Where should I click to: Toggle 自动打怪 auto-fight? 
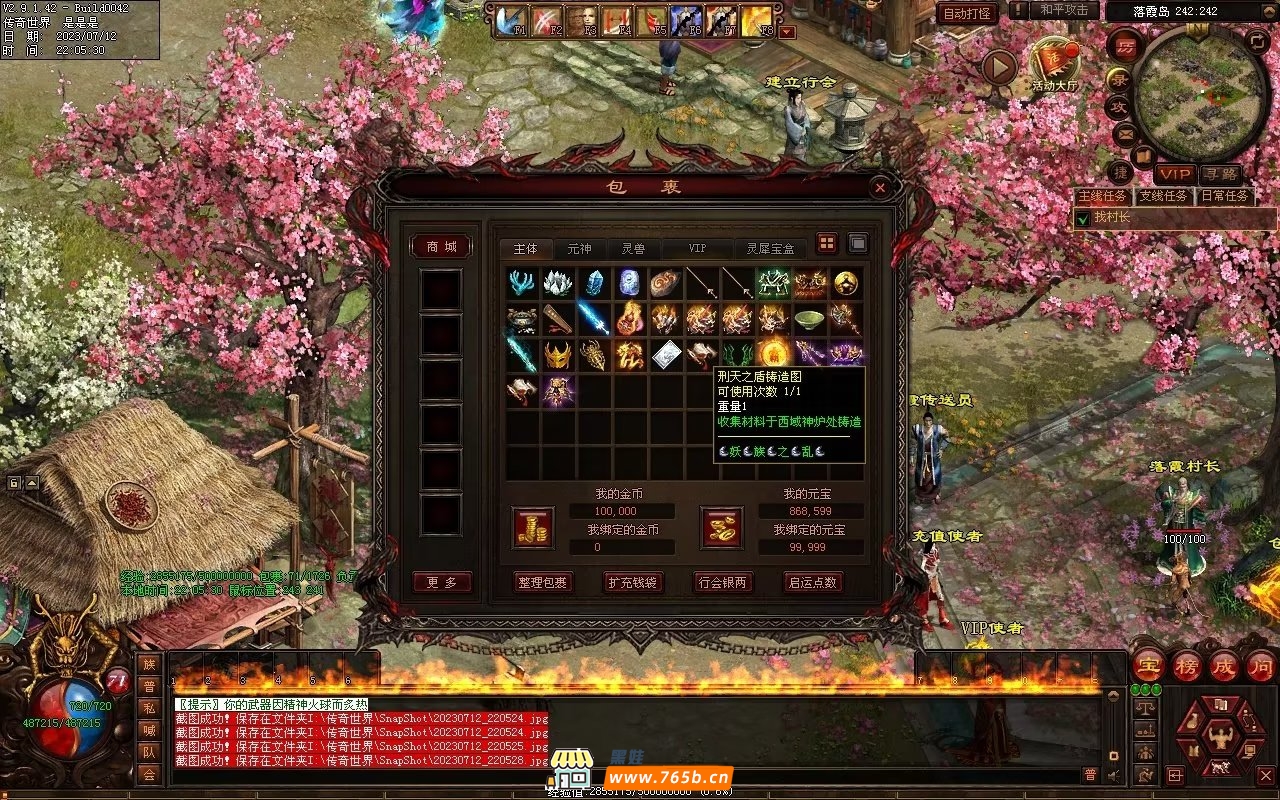click(x=967, y=13)
